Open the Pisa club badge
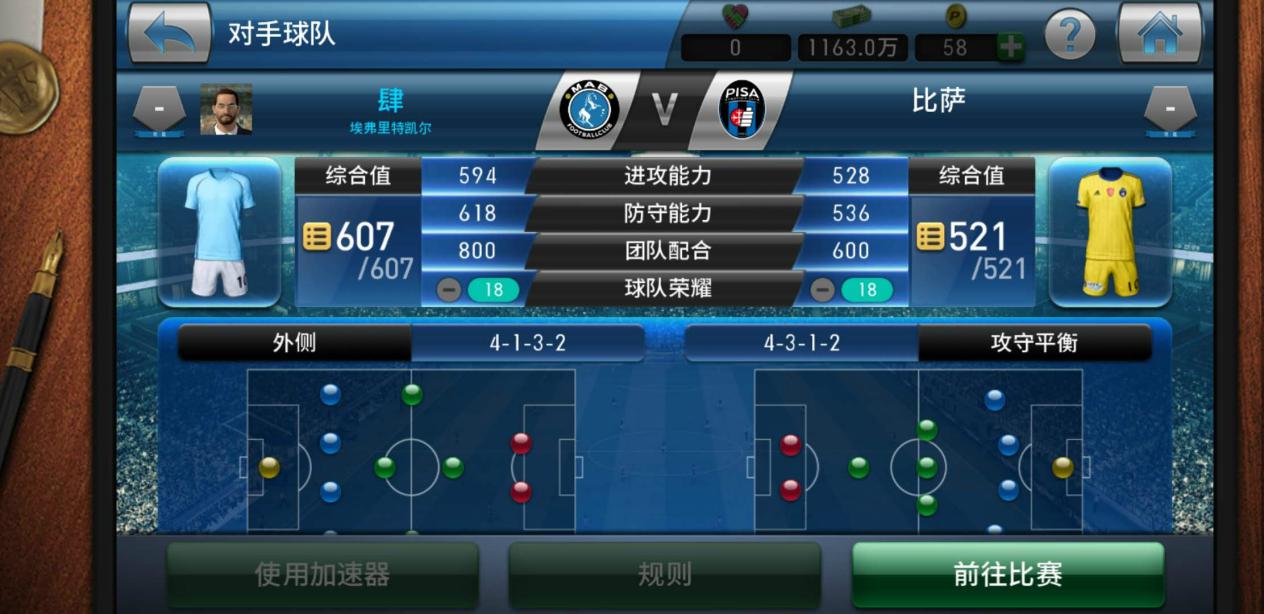Screen dimensions: 1264x614 pyautogui.click(x=741, y=109)
